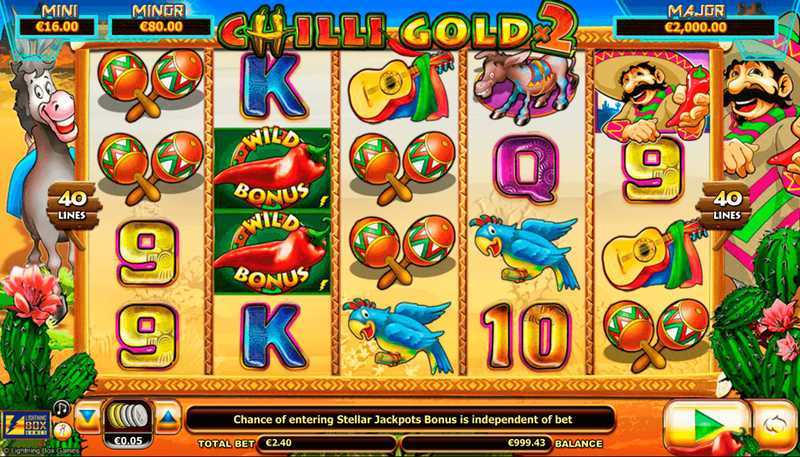Toggle the music note sound button
The width and height of the screenshot is (800, 457).
(63, 408)
